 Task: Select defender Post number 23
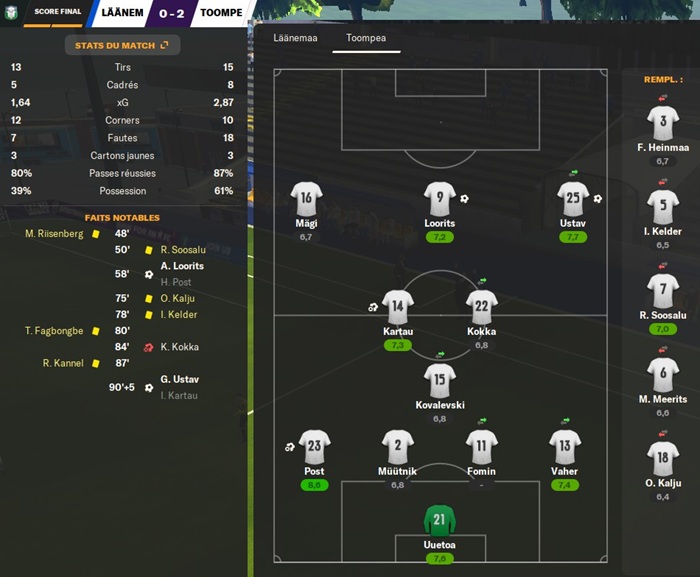point(314,448)
